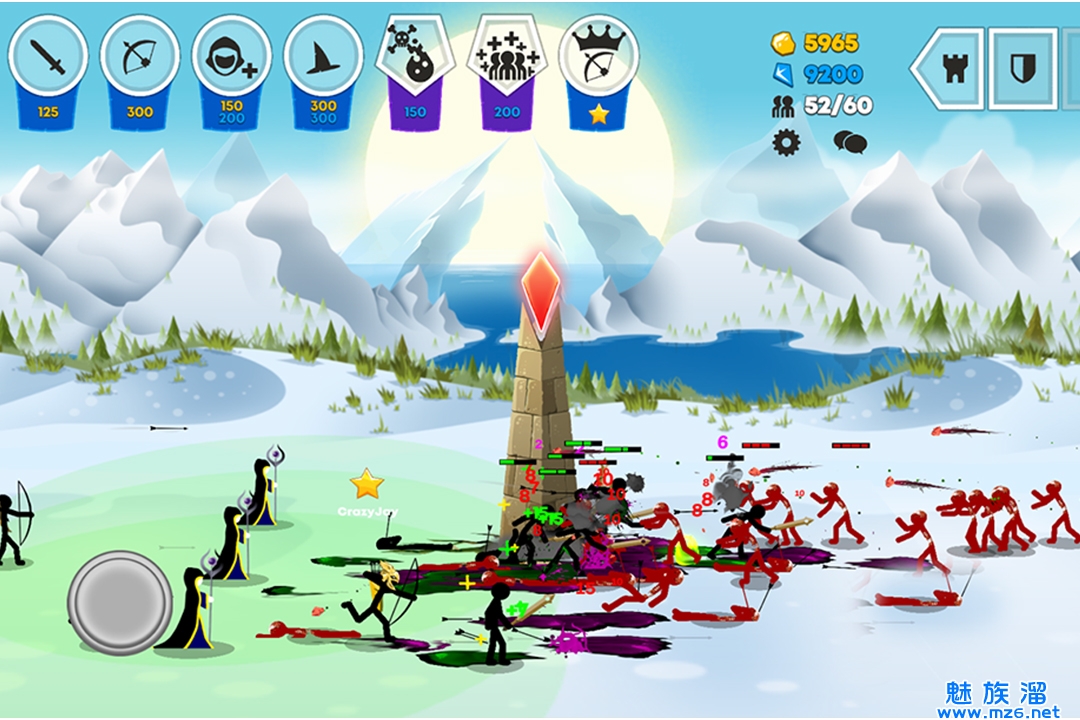Switch army to shield defend stance

coord(1022,68)
